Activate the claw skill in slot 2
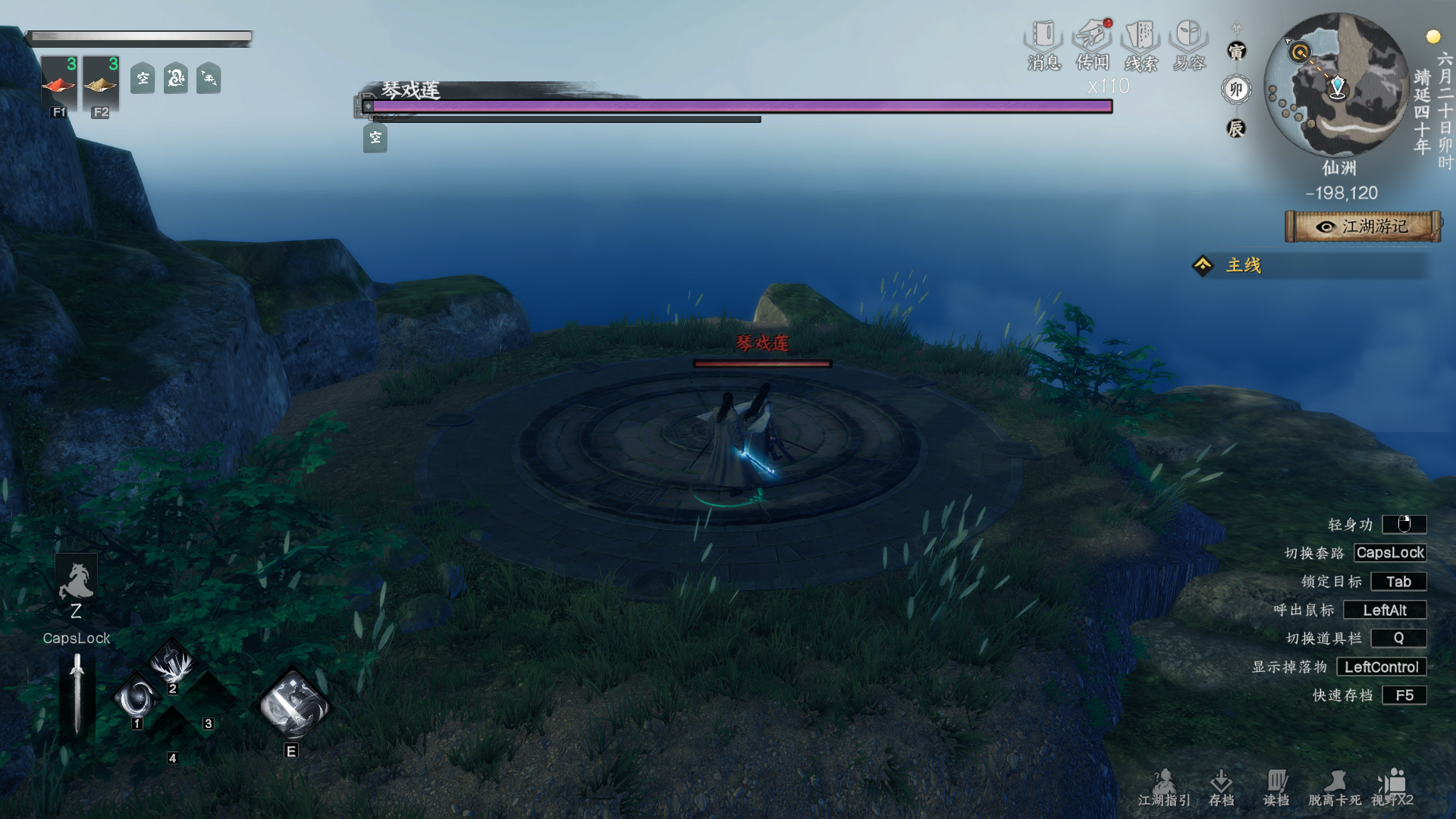The width and height of the screenshot is (1456, 819). pyautogui.click(x=173, y=664)
